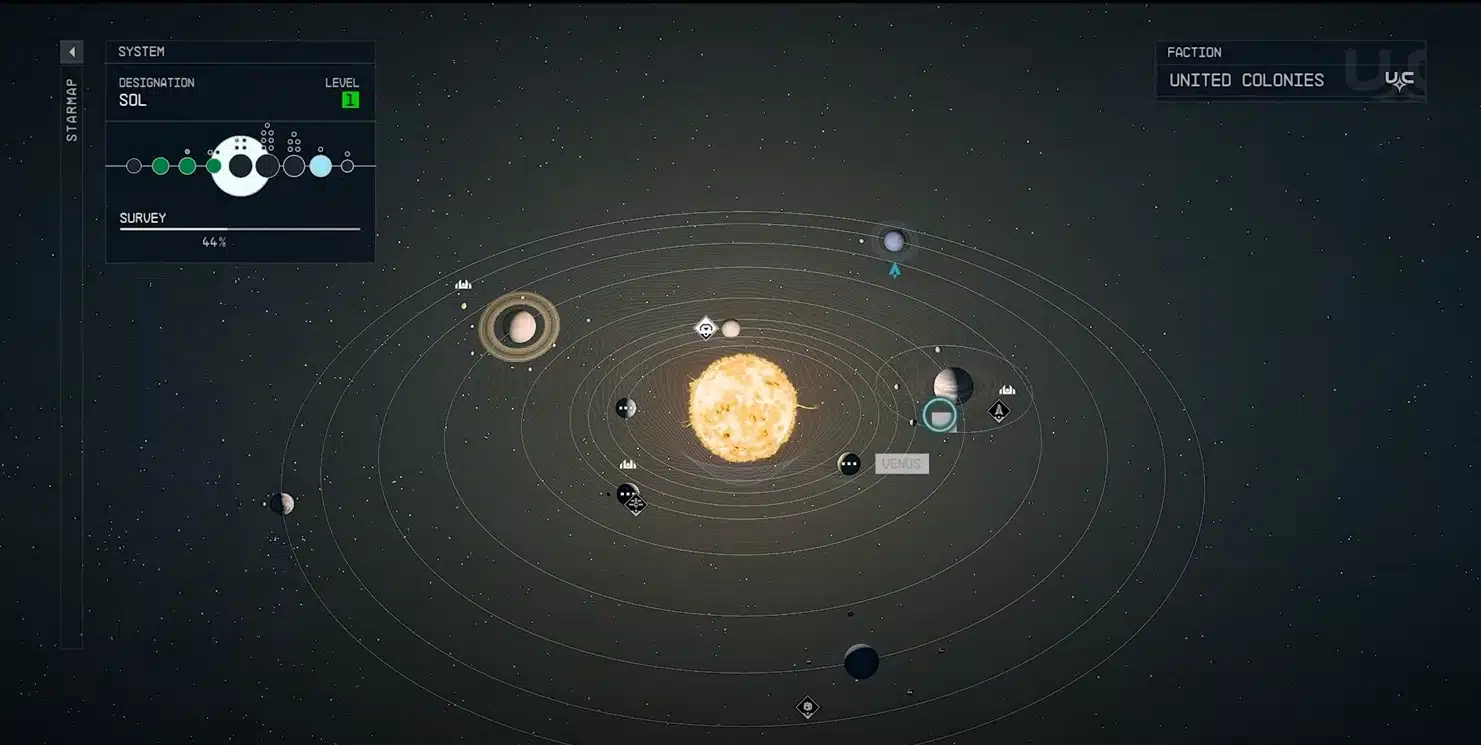Screen dimensions: 1481x745
Task: Click the landing settlement icon above Saturn
Action: [463, 285]
